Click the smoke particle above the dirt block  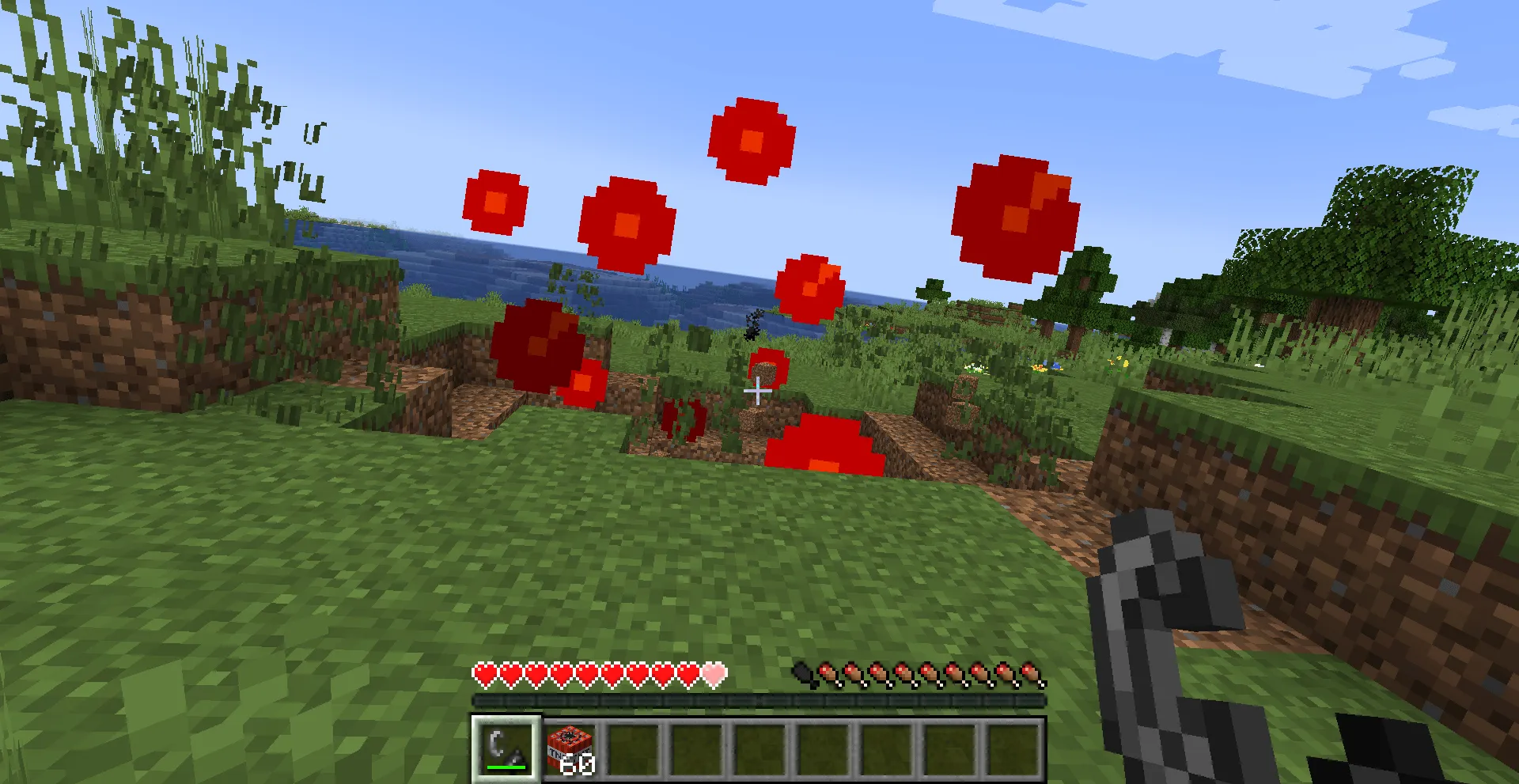point(752,328)
